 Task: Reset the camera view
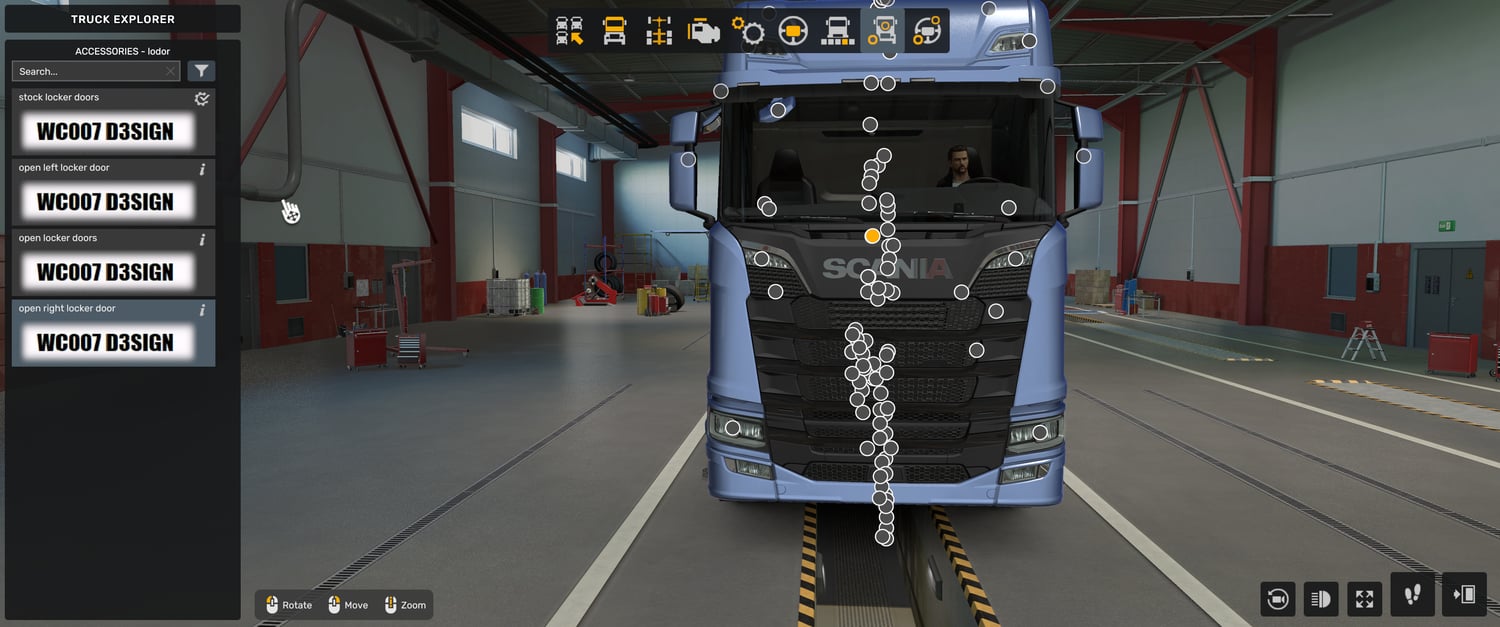click(1277, 599)
